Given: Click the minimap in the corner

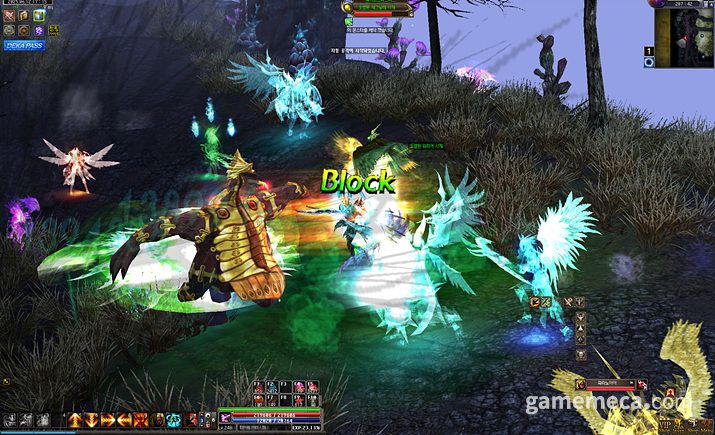Looking at the screenshot, I should [x=684, y=38].
